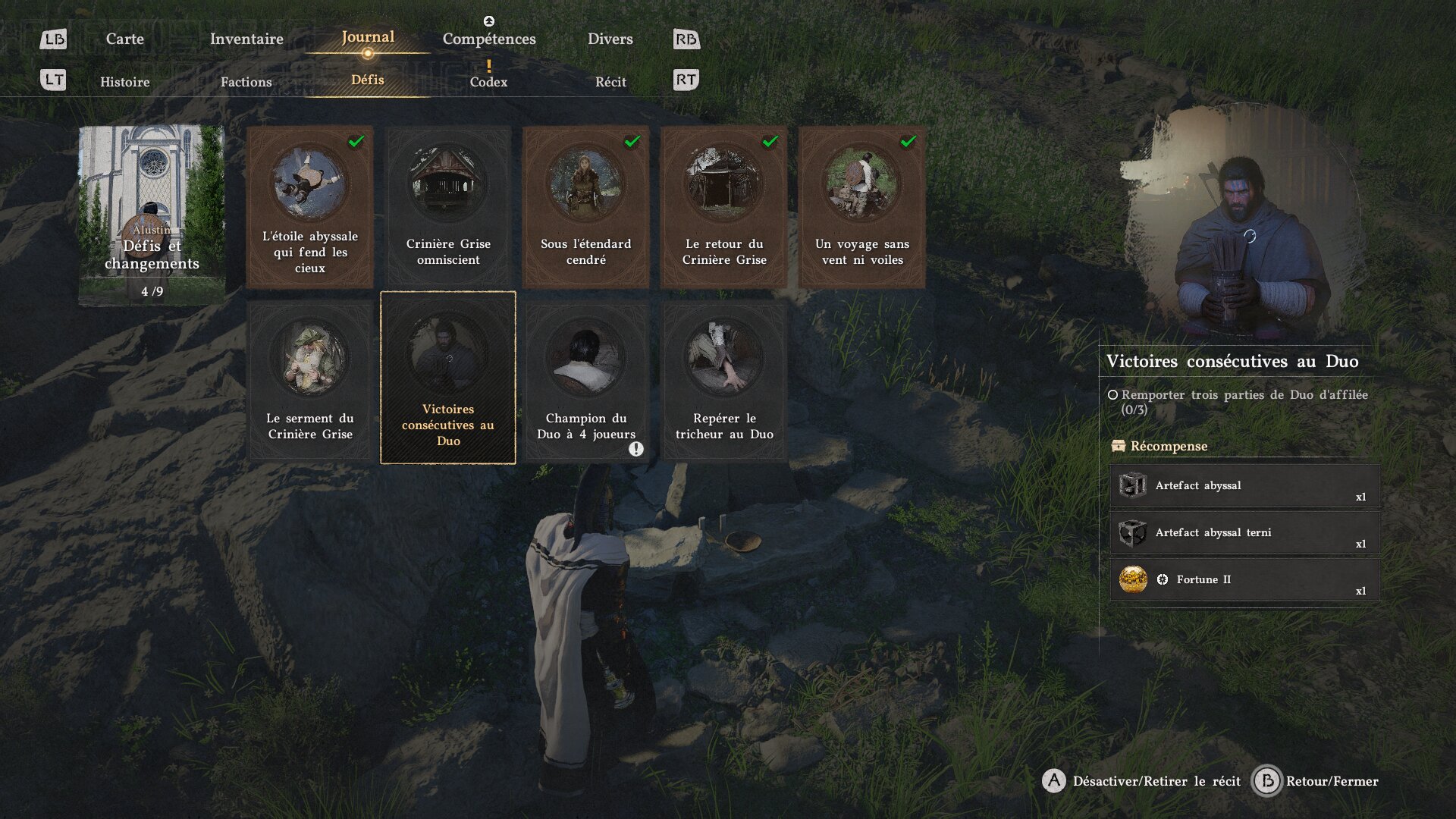Open the Divers tab

610,39
